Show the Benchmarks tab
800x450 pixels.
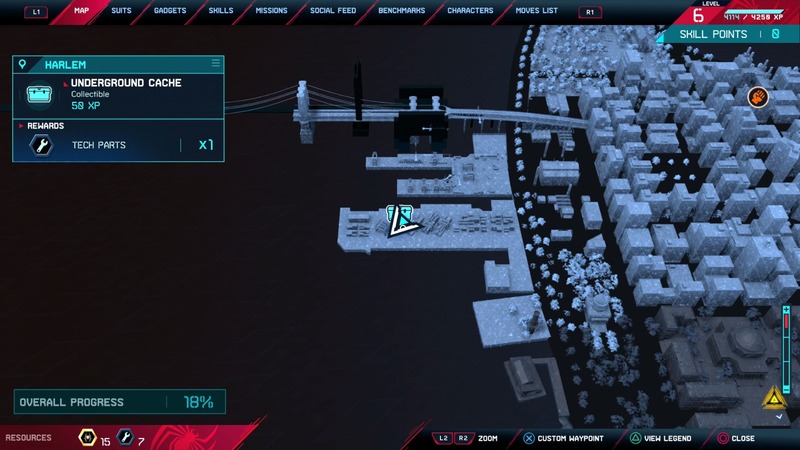click(x=401, y=11)
